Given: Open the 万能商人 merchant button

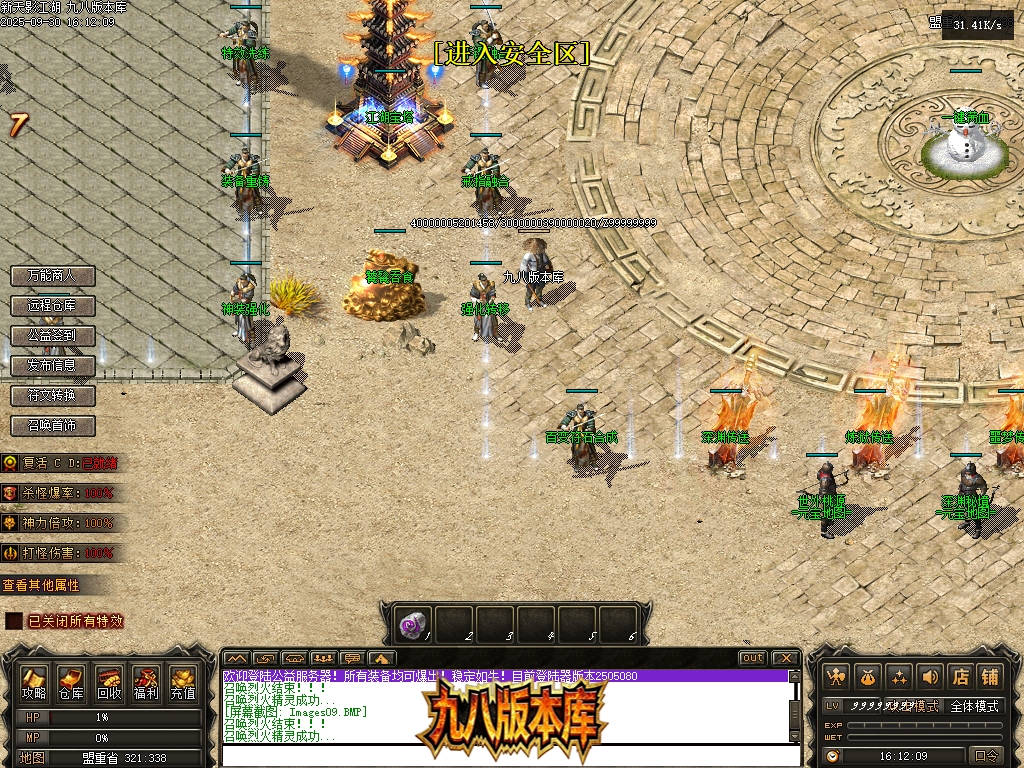Looking at the screenshot, I should point(52,275).
